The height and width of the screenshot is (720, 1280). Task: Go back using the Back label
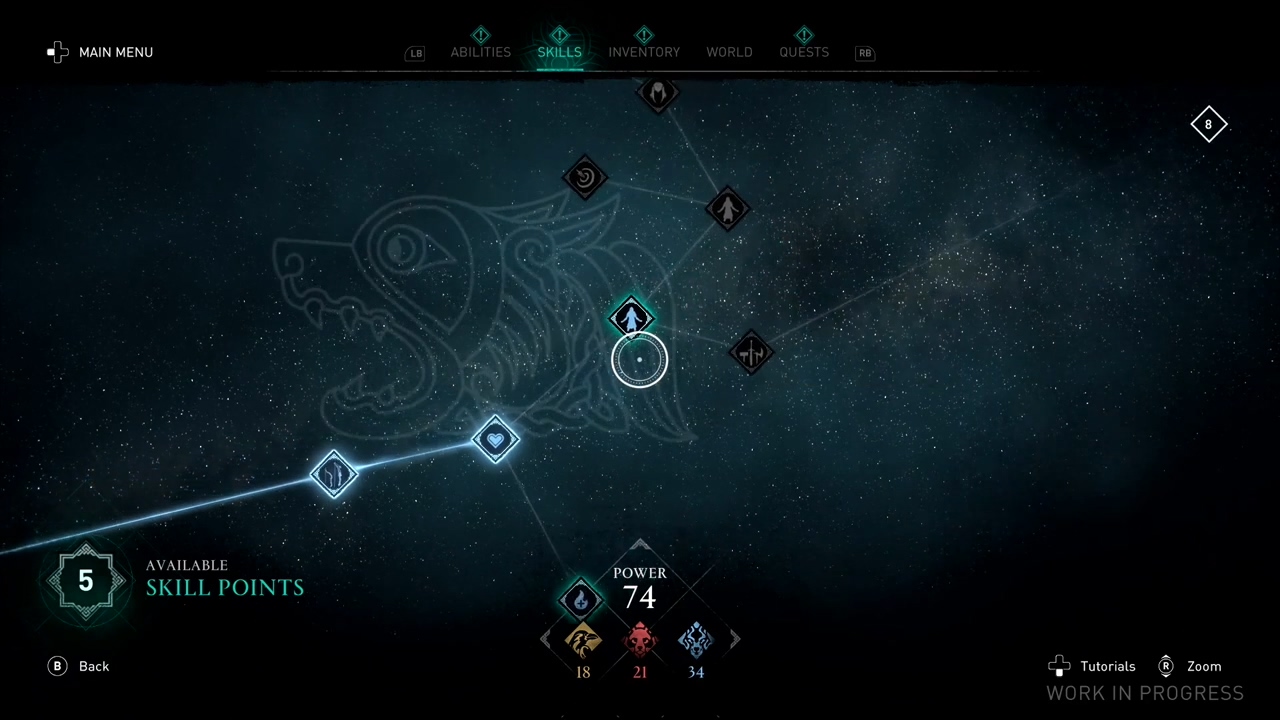click(94, 666)
